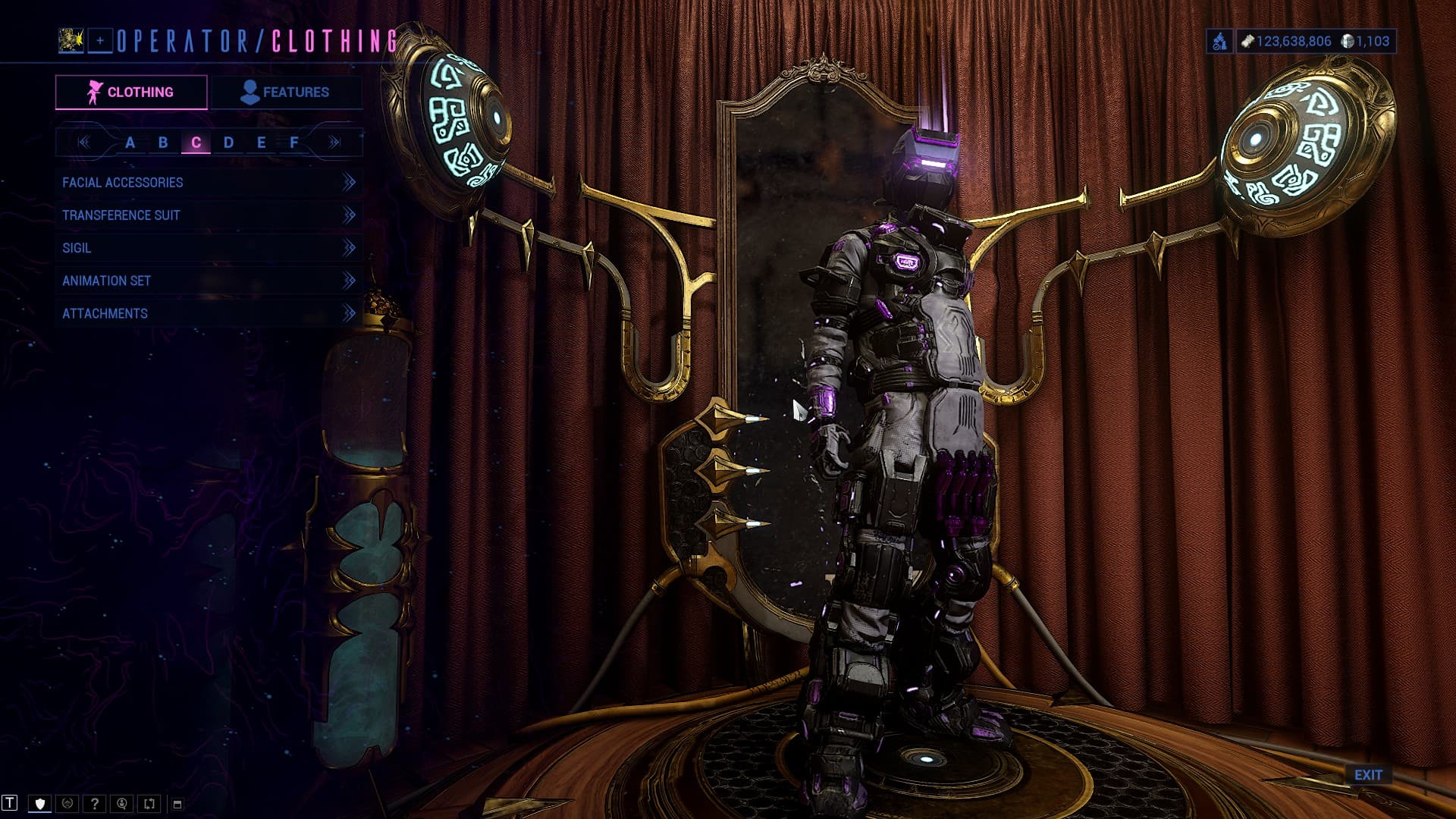Select the shield icon in bottom bar
Image resolution: width=1456 pixels, height=819 pixels.
(x=40, y=804)
